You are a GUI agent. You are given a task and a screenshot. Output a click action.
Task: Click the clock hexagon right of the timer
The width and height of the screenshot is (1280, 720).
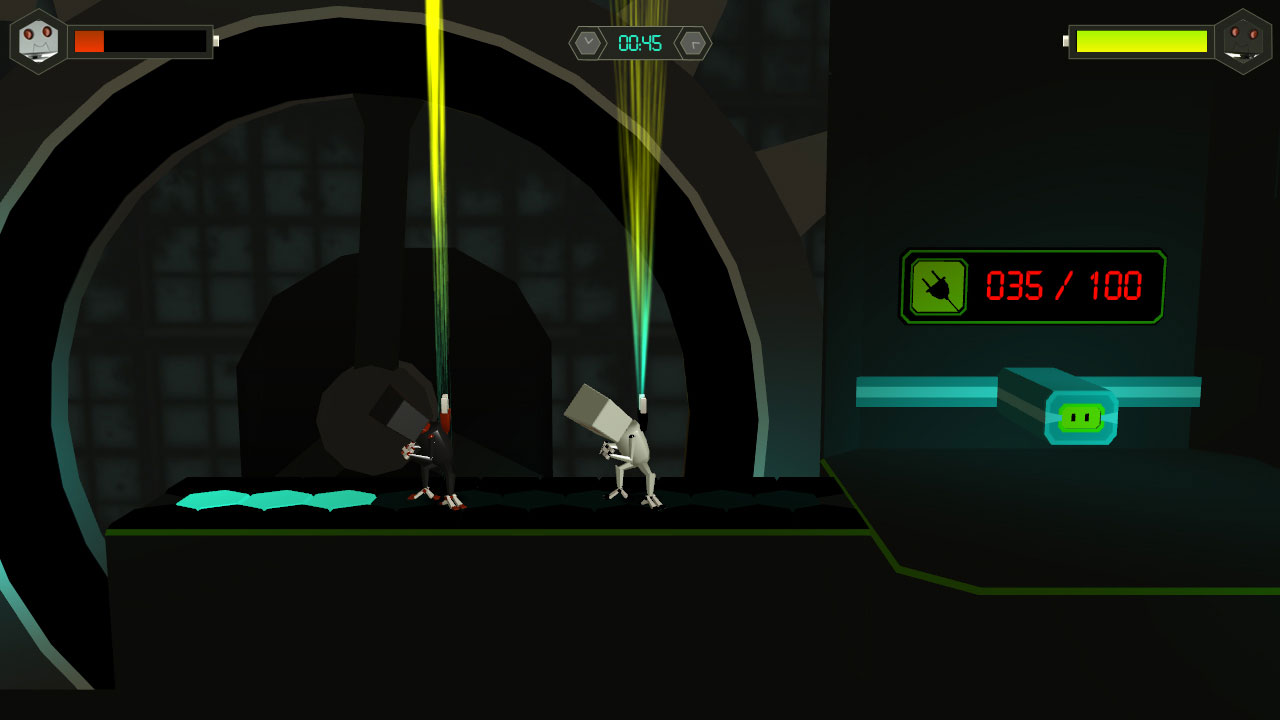[692, 43]
